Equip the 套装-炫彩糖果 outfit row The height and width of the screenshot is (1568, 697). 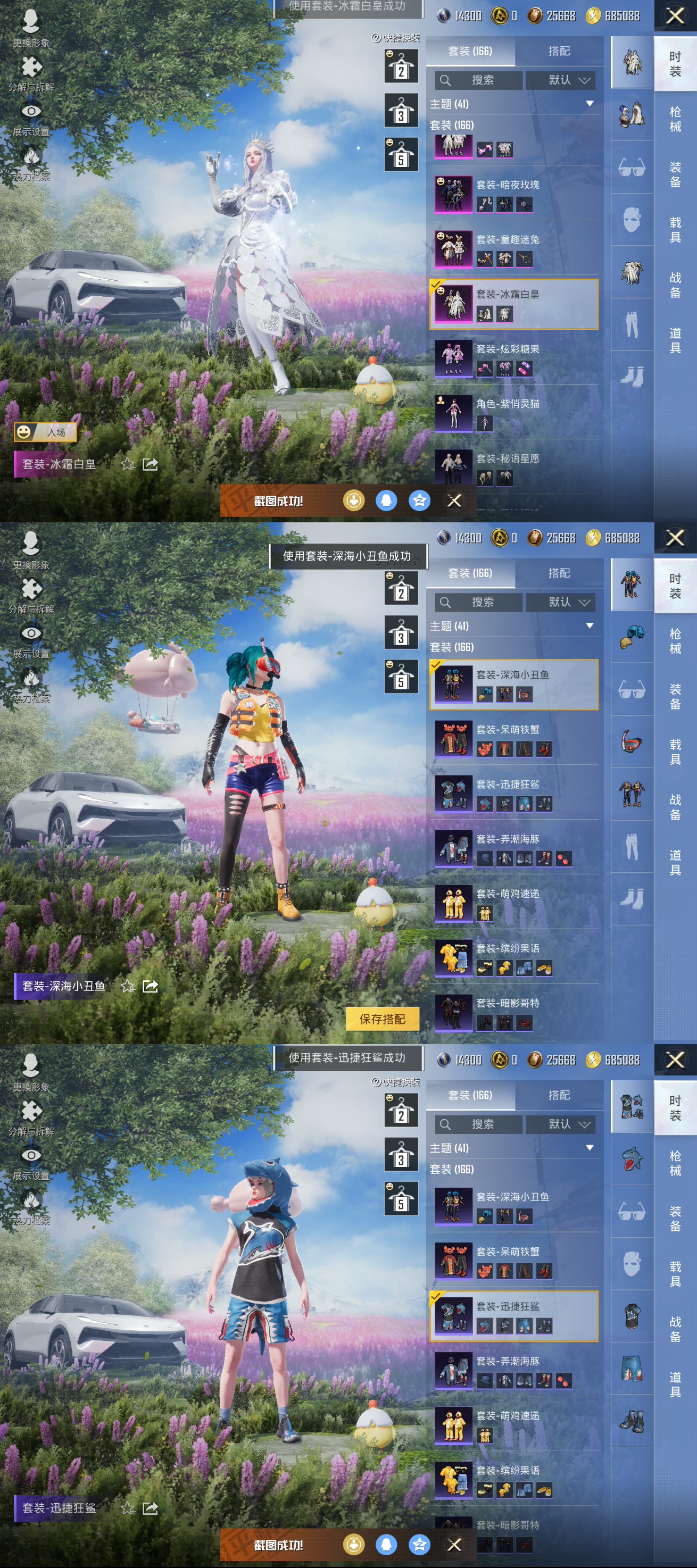[515, 358]
